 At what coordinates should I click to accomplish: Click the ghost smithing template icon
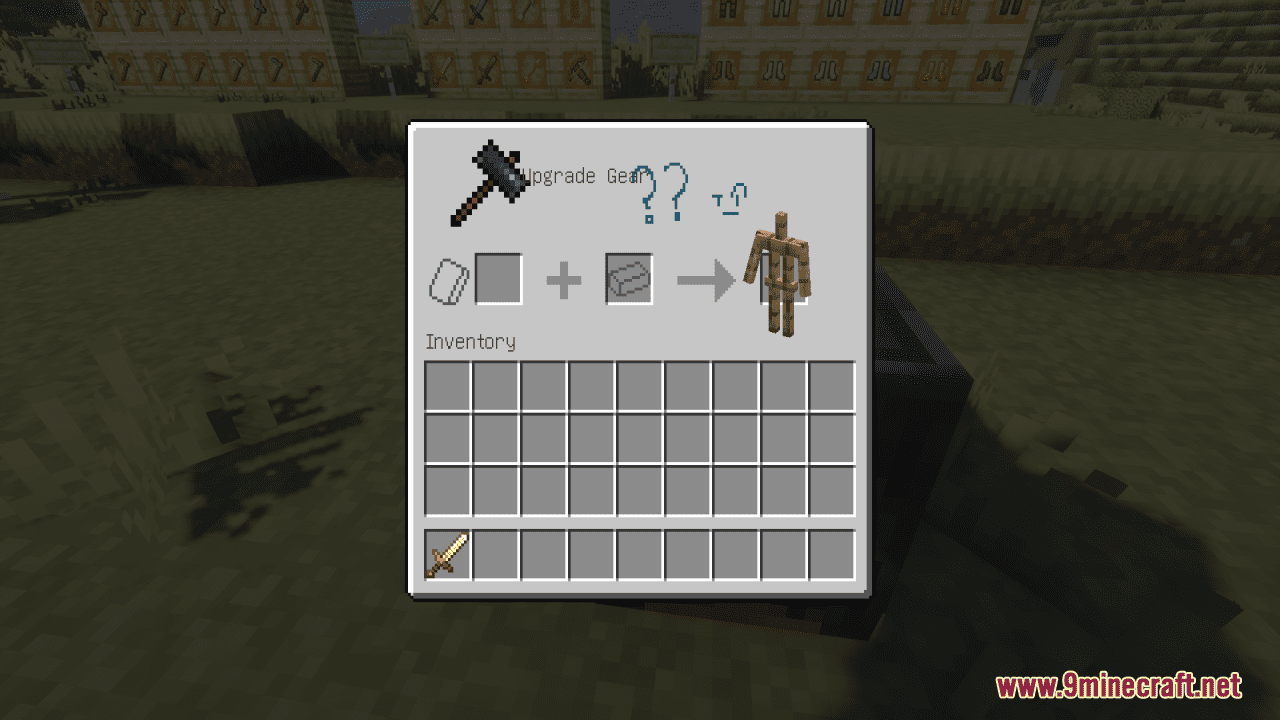[x=450, y=280]
